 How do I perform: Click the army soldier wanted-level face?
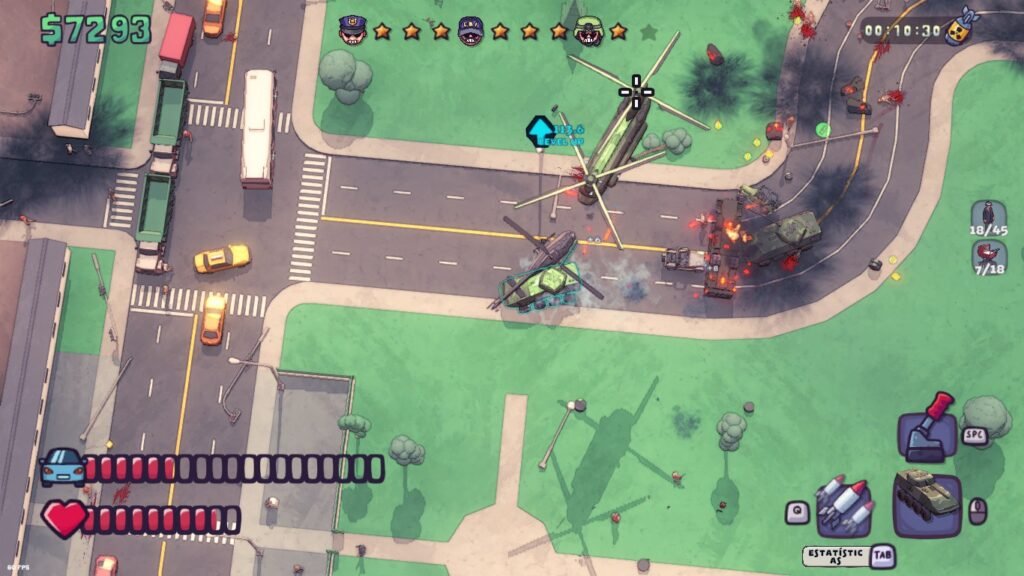588,31
